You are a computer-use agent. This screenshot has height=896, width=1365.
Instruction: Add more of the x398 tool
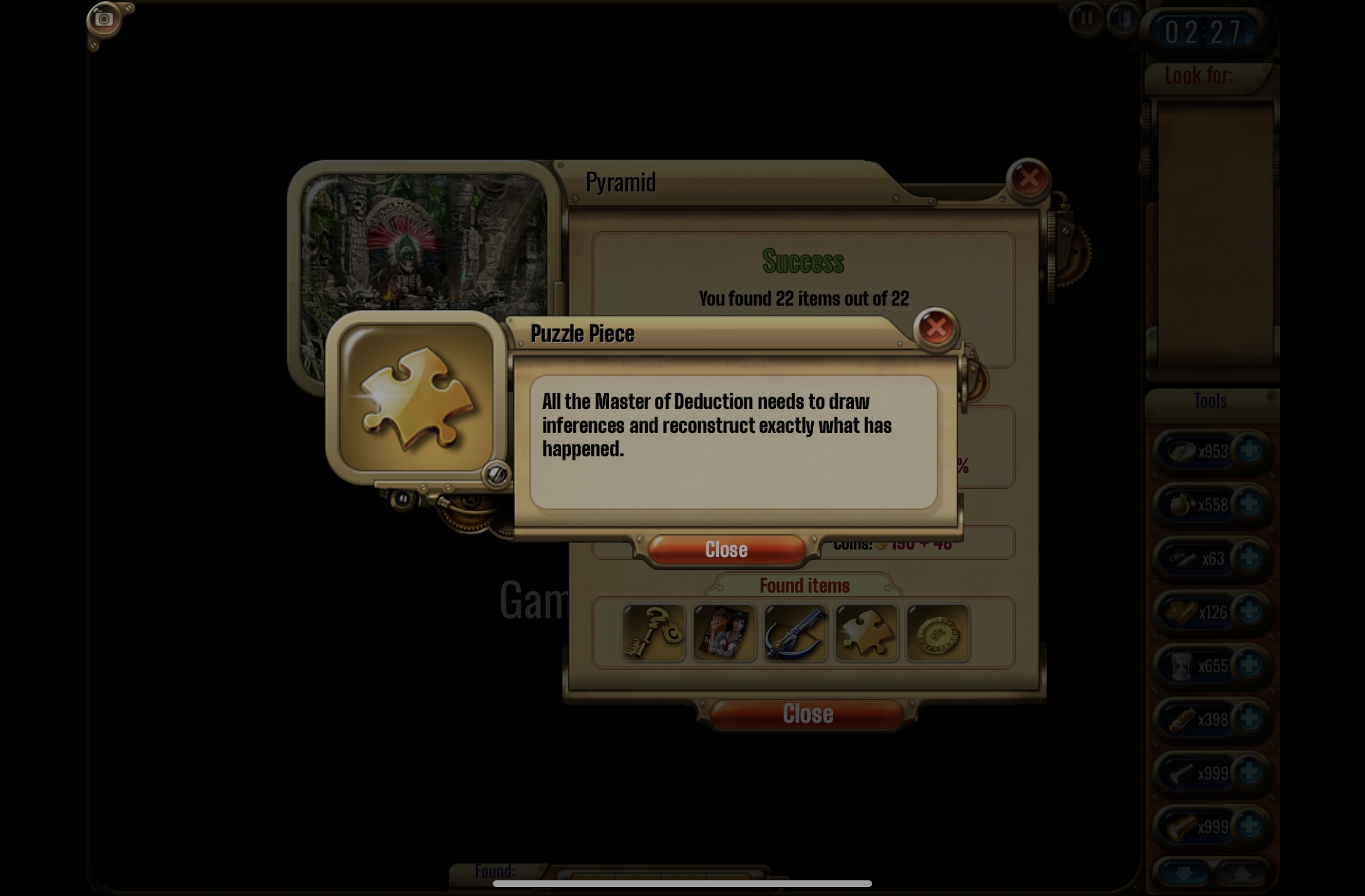[x=1249, y=719]
